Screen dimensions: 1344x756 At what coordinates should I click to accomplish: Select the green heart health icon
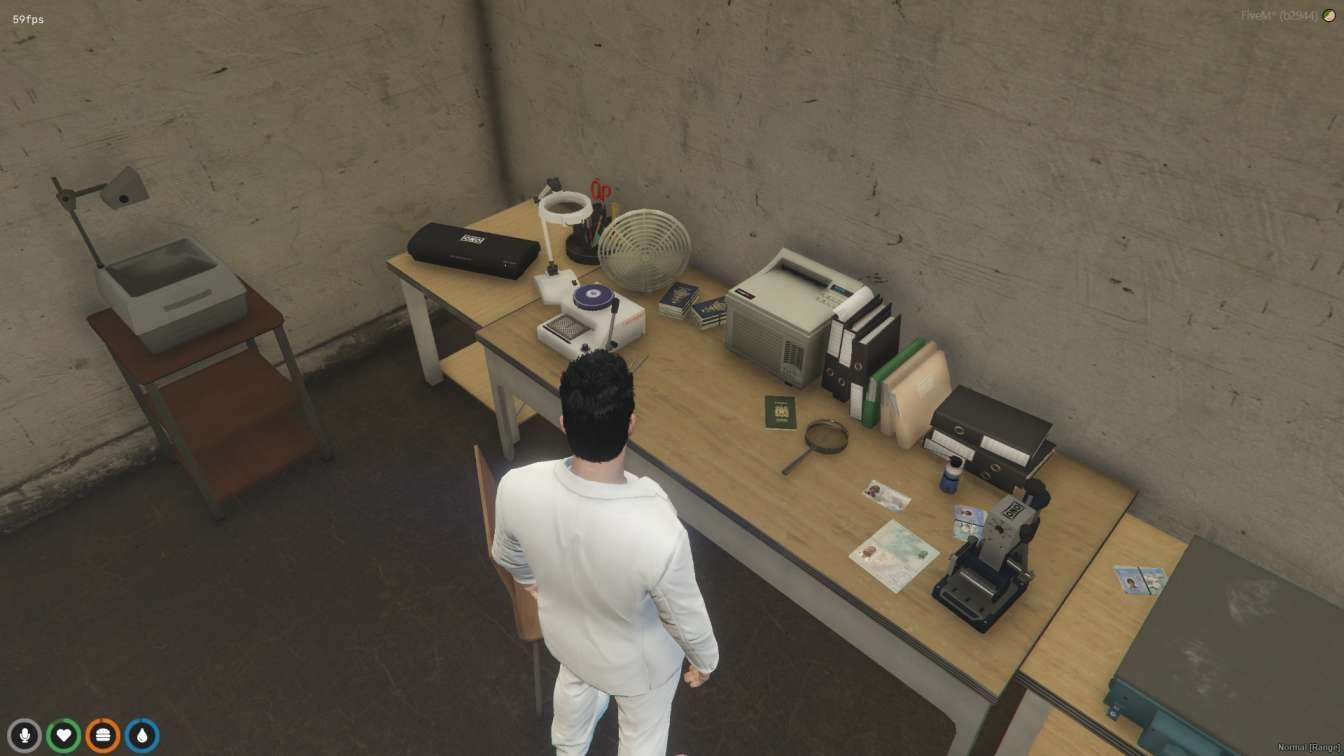tap(63, 736)
